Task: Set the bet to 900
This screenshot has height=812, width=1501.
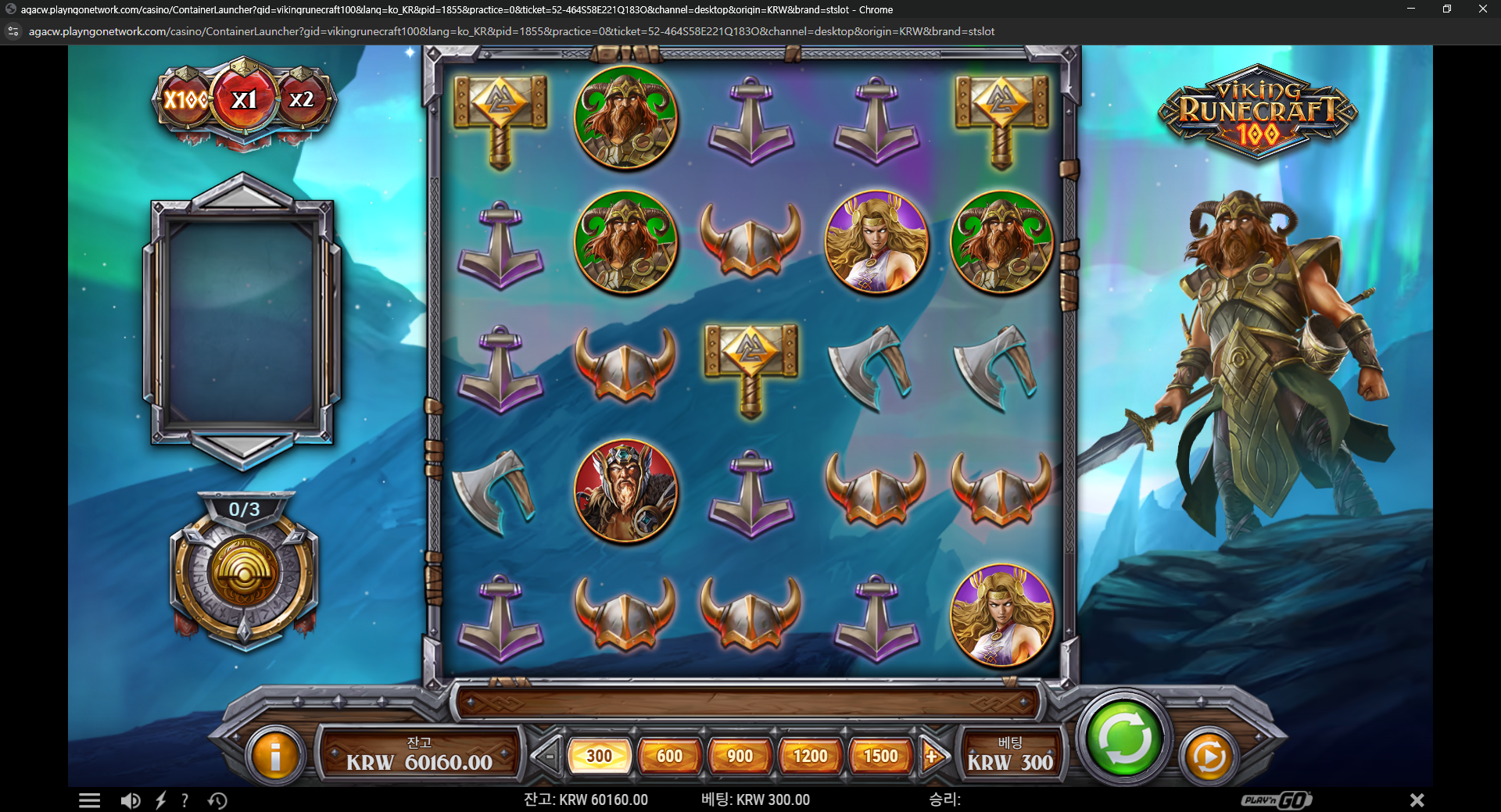Action: (740, 756)
